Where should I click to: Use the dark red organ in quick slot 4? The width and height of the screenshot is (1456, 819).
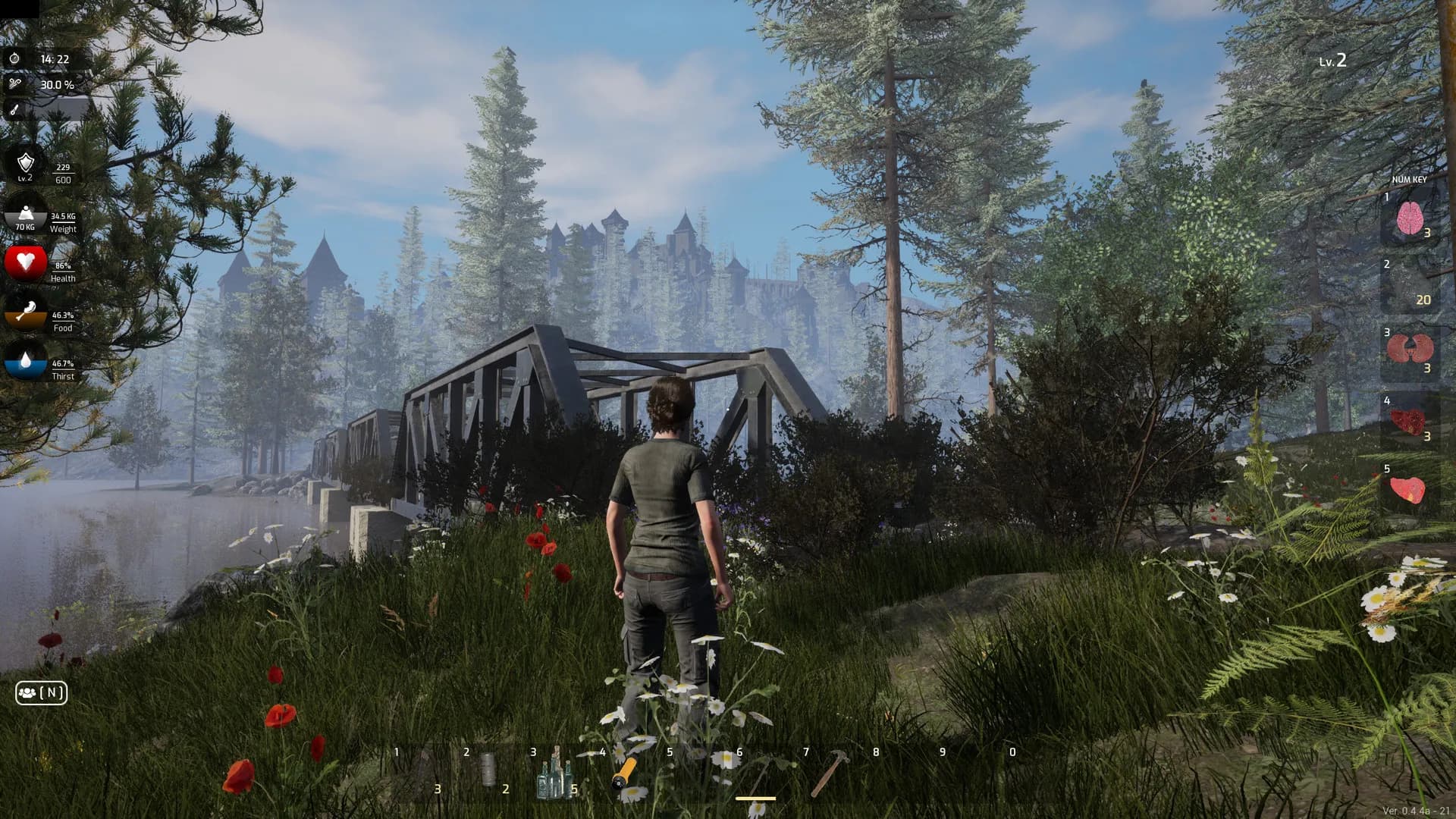point(1408,421)
